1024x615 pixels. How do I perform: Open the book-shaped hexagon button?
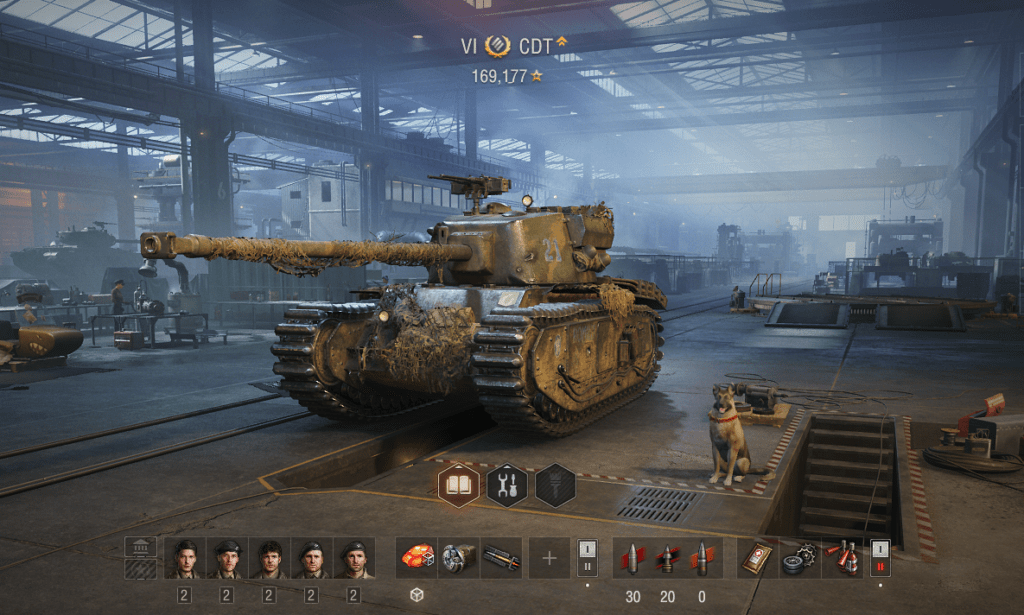pyautogui.click(x=458, y=485)
